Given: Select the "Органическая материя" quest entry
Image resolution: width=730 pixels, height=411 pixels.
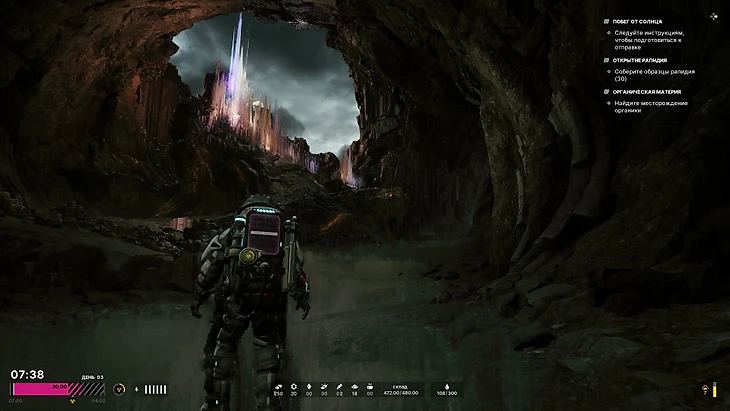Looking at the screenshot, I should pyautogui.click(x=643, y=92).
